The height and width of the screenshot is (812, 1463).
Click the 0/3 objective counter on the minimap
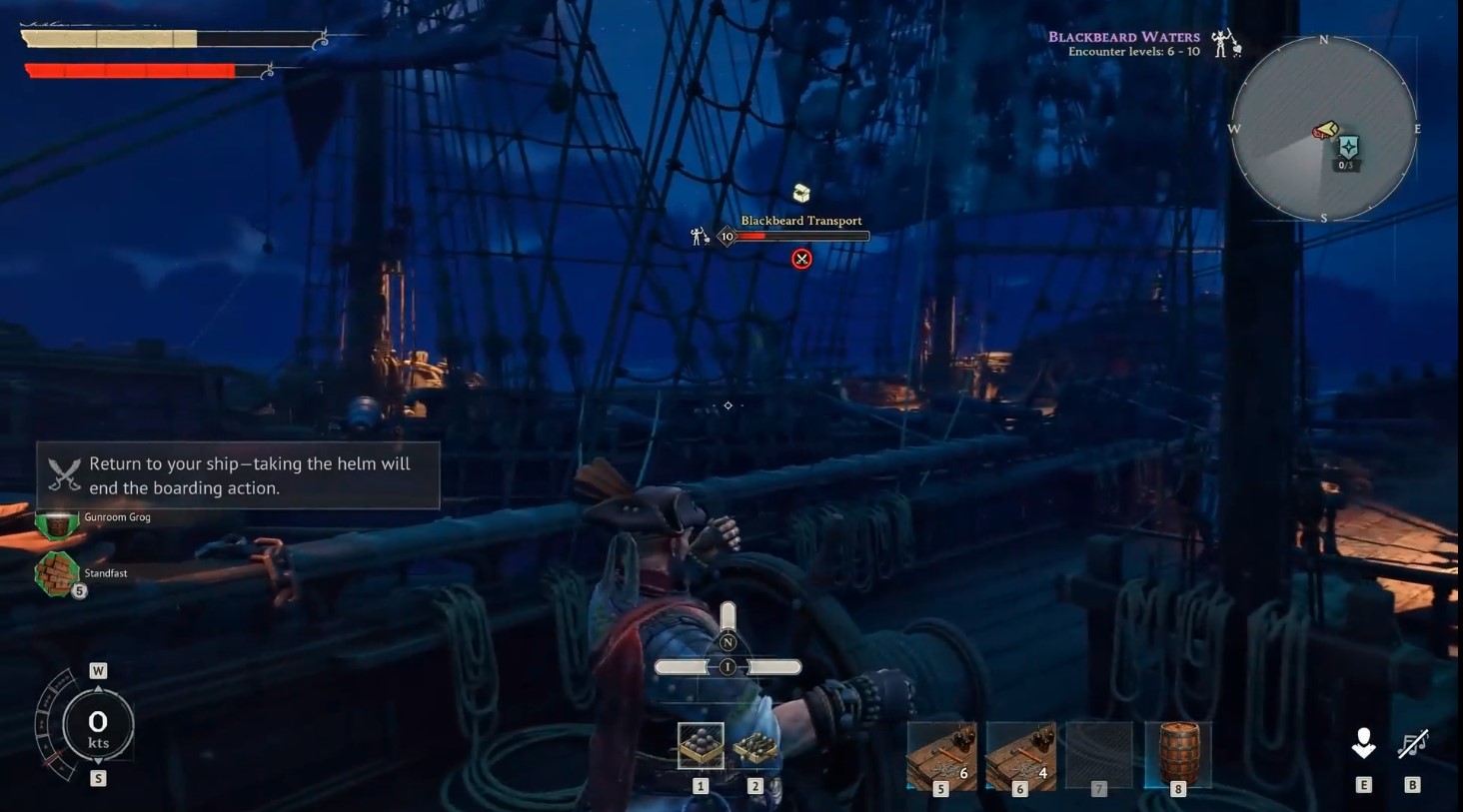tap(1346, 164)
